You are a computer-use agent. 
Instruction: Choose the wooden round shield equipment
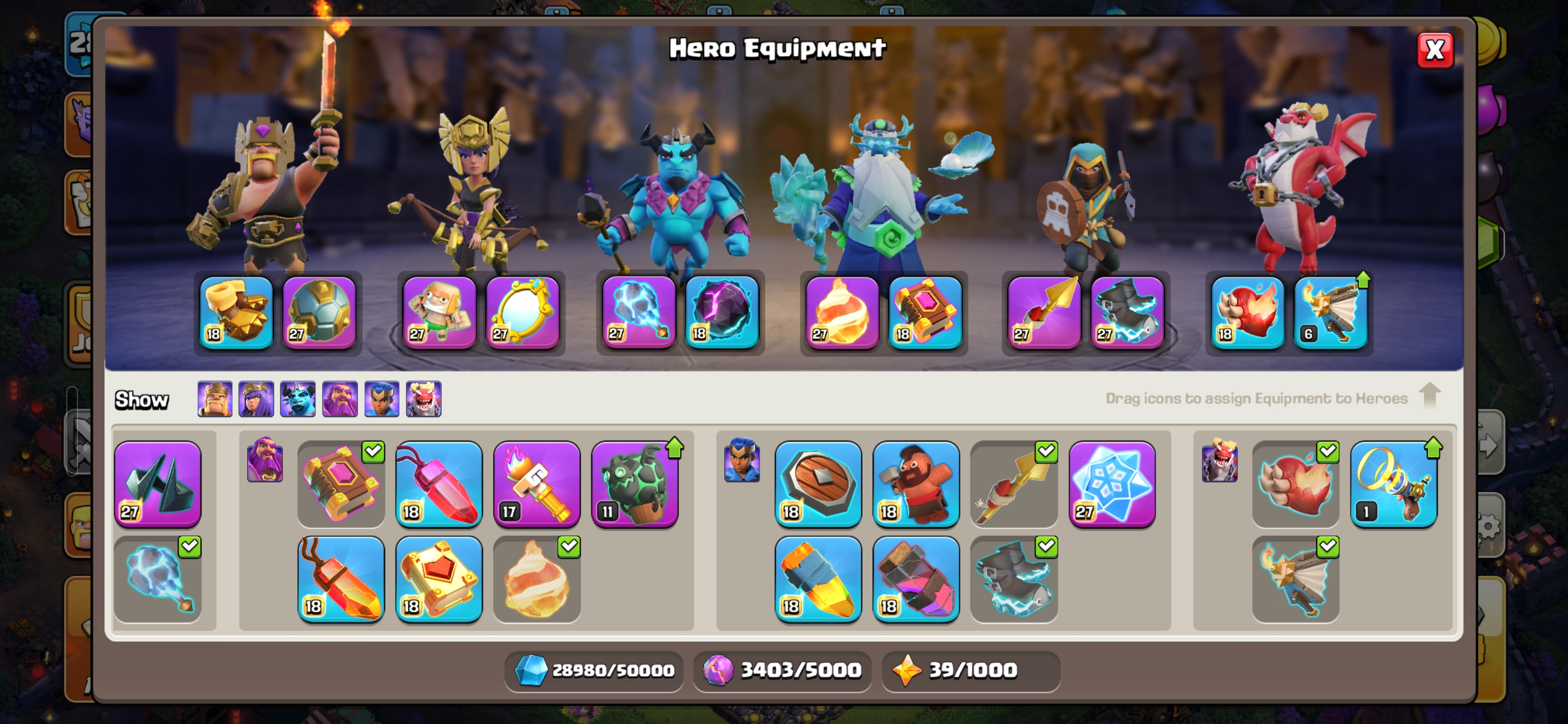[818, 484]
